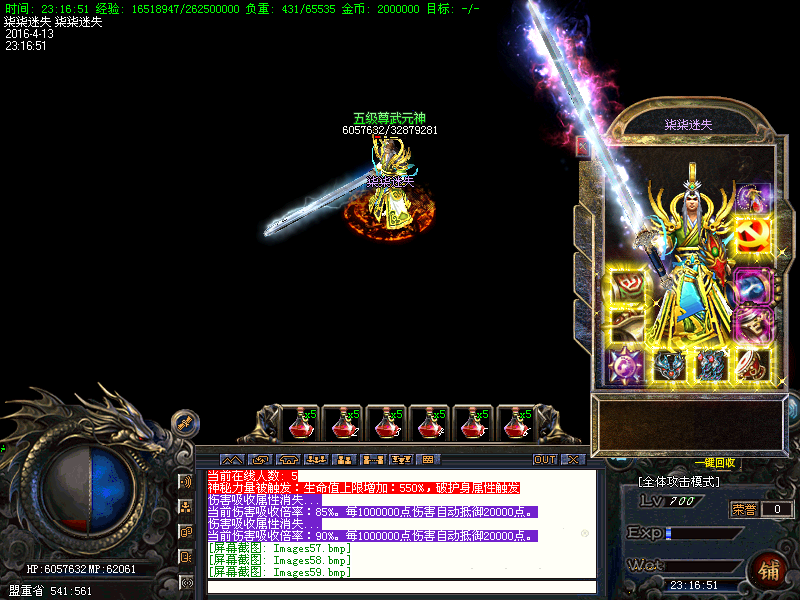Click the 一键回收 one-click recycle button
Screen dimensions: 800x600
click(x=715, y=463)
